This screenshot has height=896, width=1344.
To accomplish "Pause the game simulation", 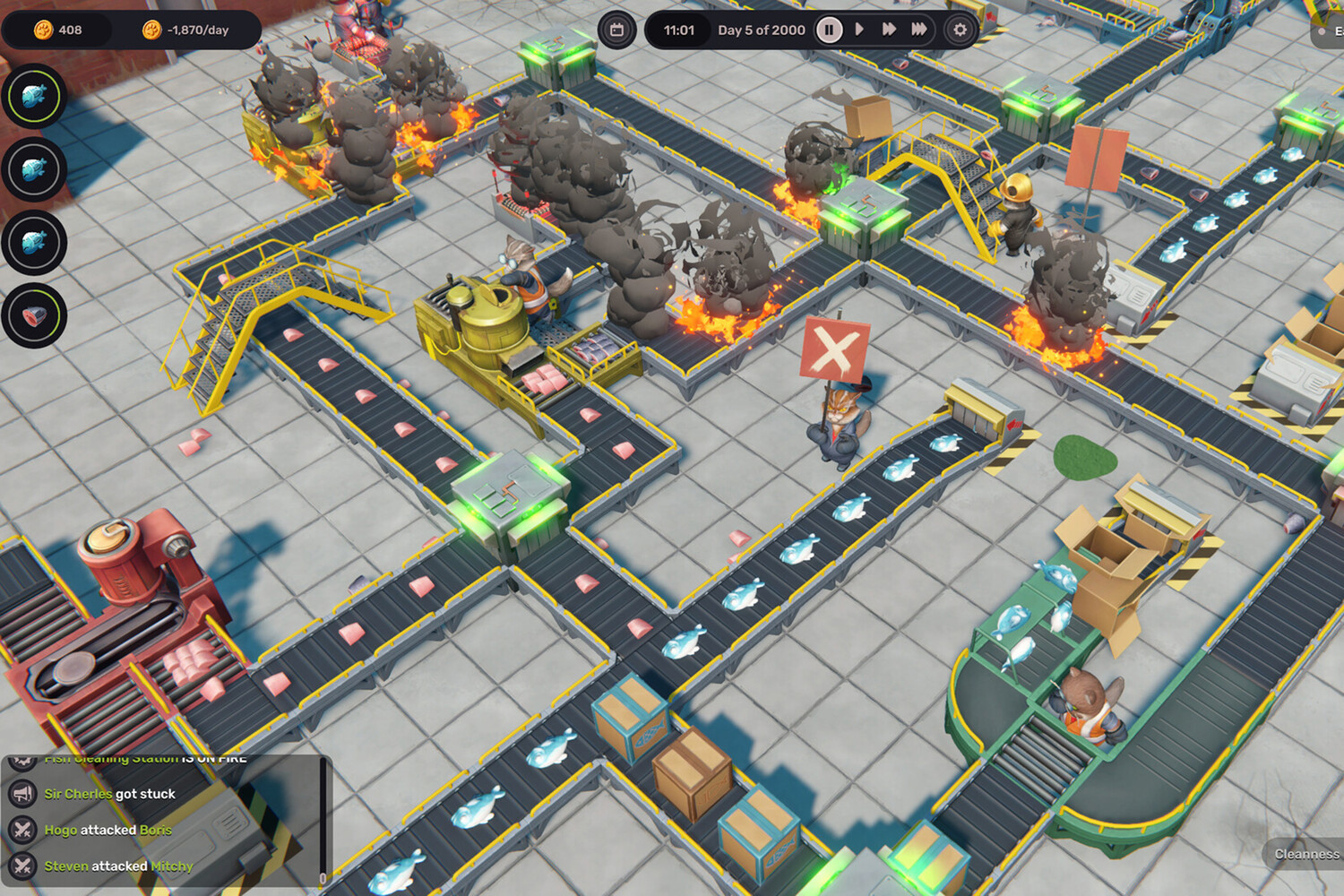I will click(x=829, y=30).
